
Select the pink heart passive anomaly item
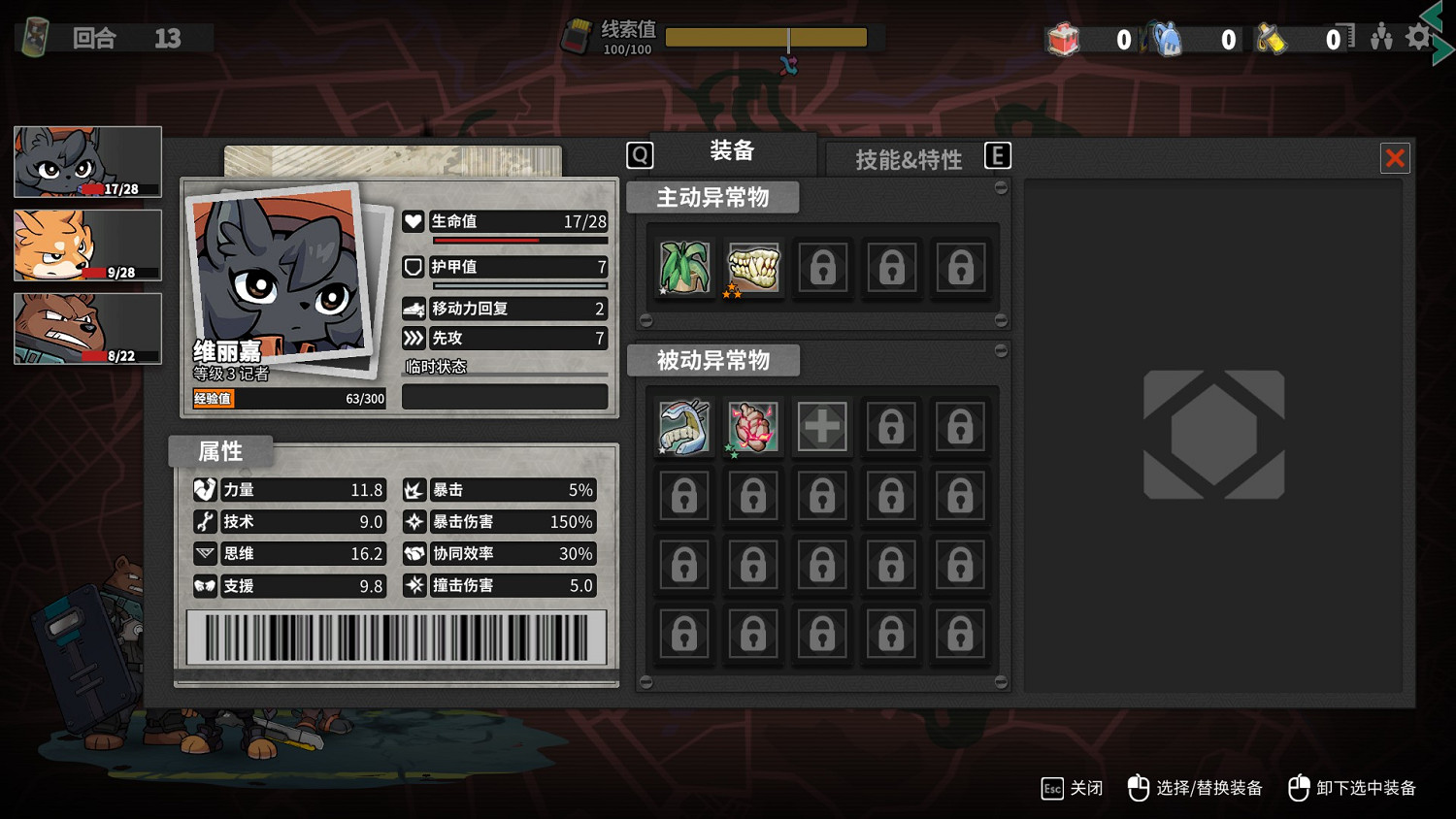(753, 426)
